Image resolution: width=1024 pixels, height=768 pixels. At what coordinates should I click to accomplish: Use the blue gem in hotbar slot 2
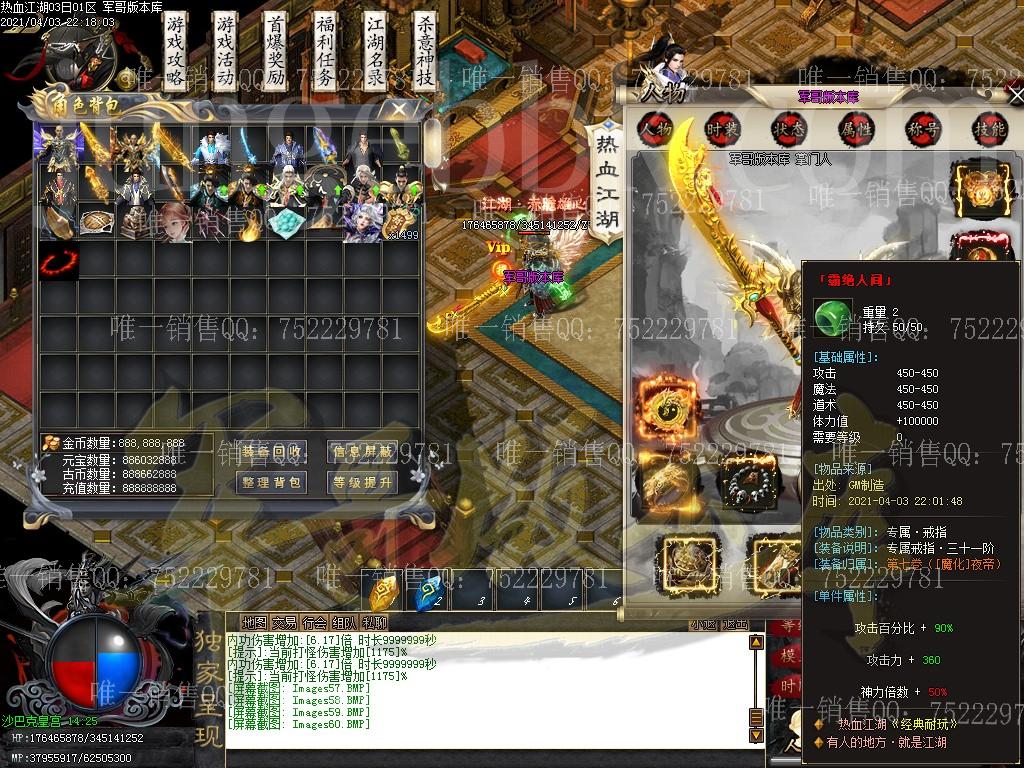click(430, 594)
